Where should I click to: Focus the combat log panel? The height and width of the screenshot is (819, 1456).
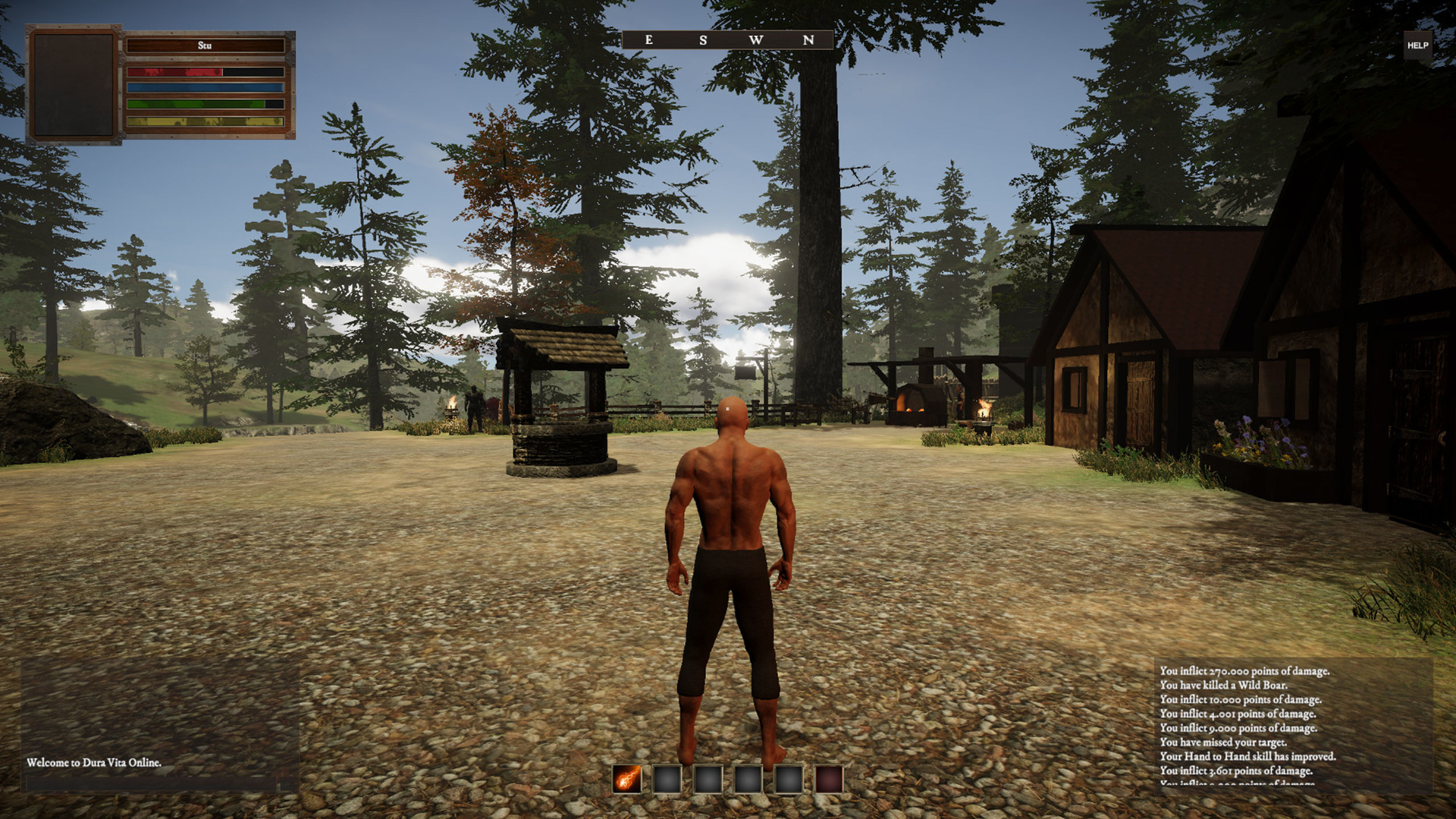click(x=1293, y=724)
